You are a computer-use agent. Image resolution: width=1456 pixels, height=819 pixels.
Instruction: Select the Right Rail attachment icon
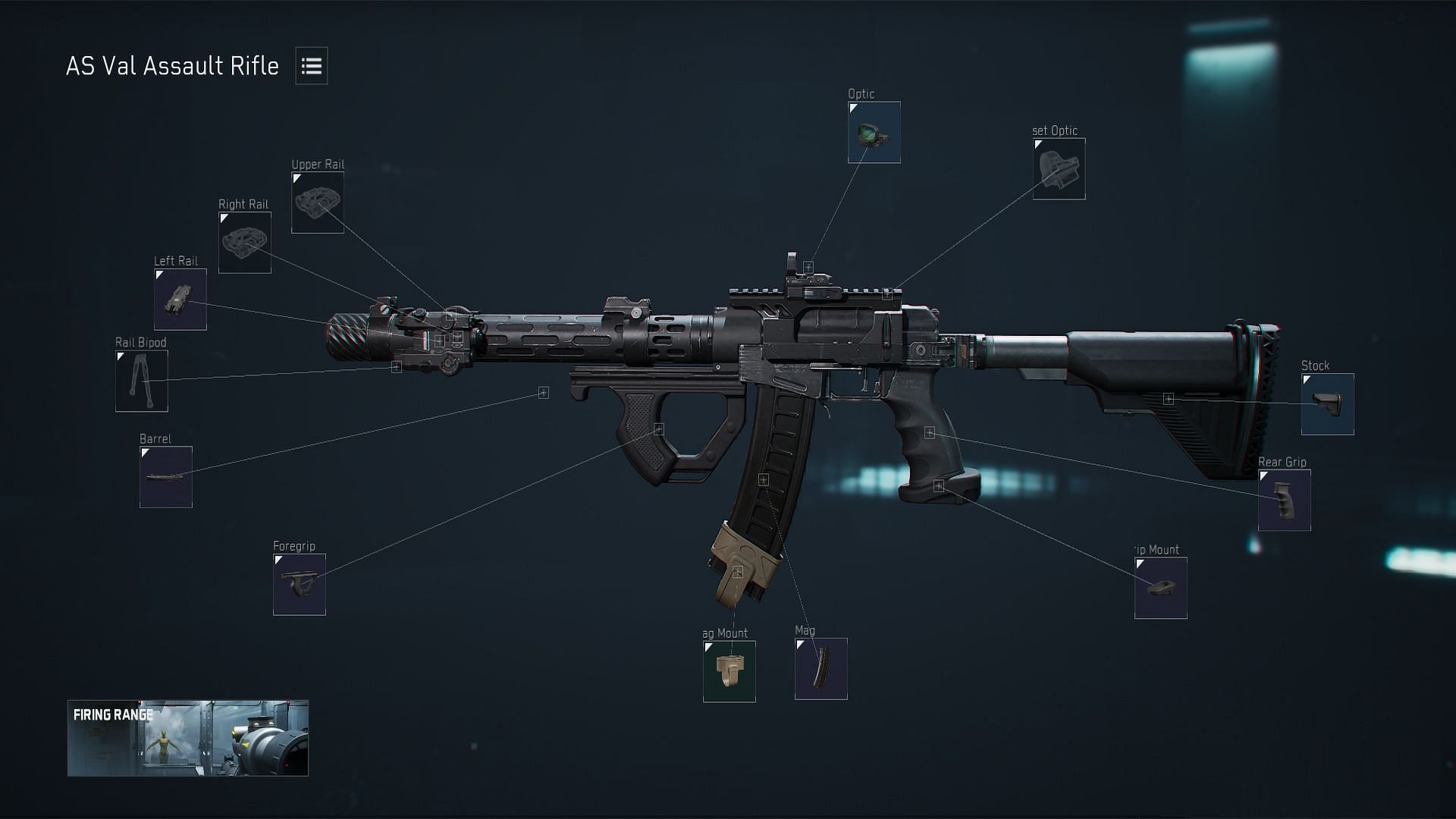244,243
